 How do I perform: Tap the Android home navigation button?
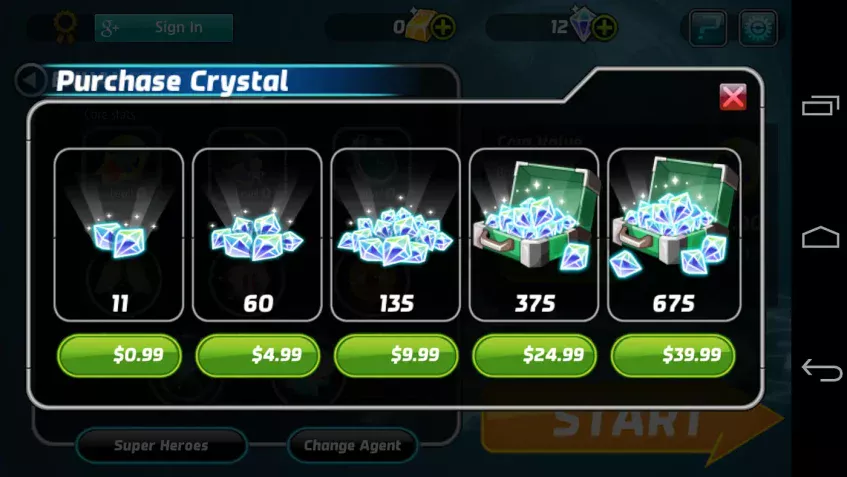821,237
